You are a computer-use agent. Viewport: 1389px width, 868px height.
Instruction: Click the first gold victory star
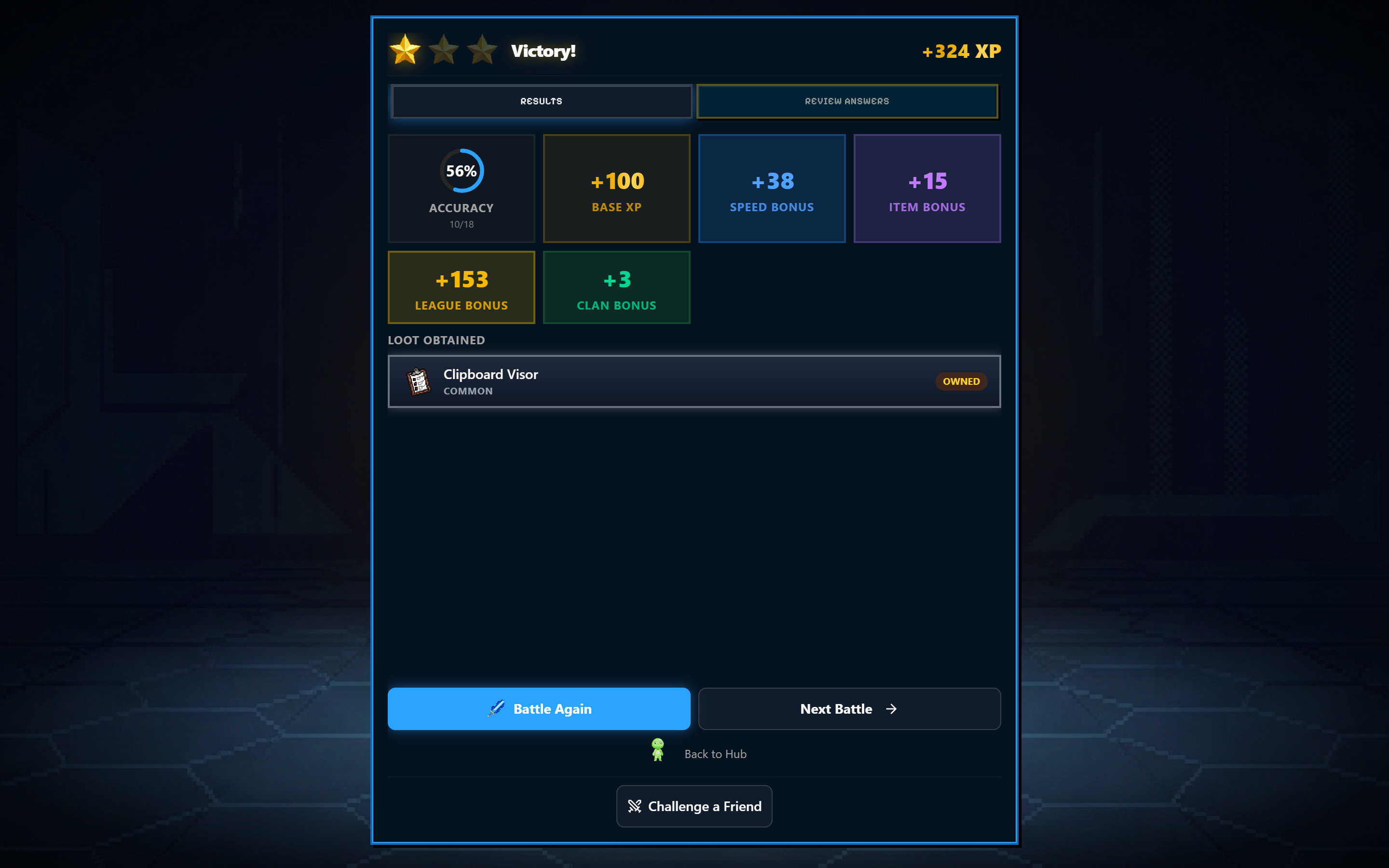click(x=405, y=51)
